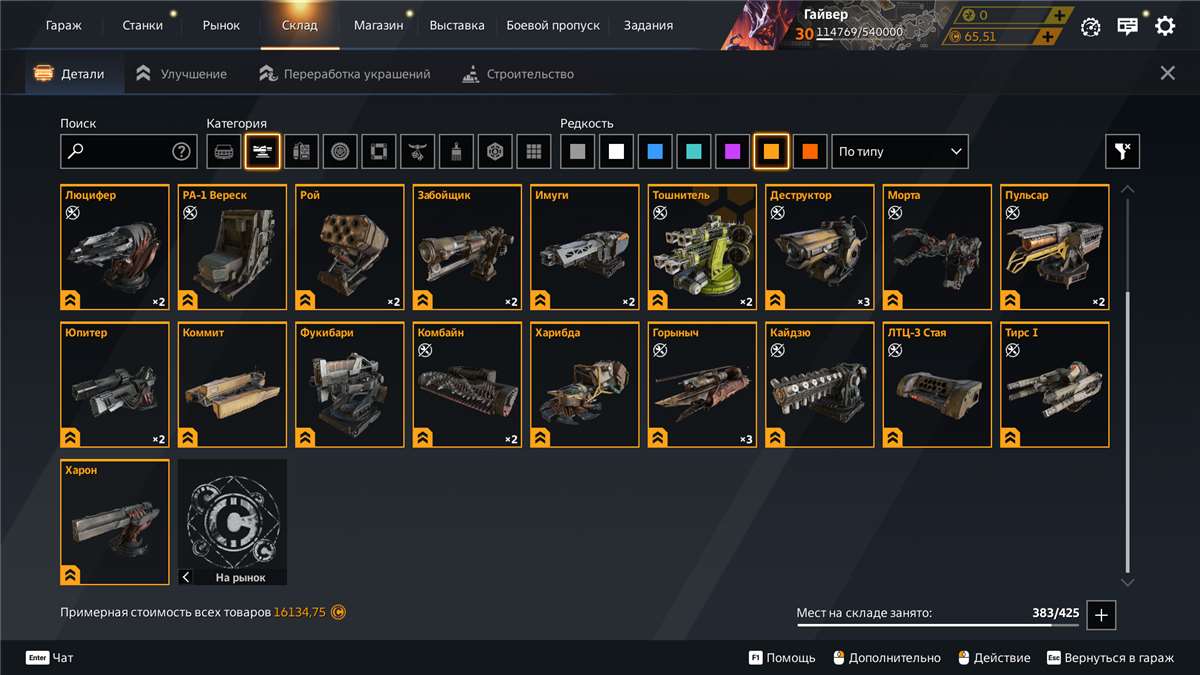Switch to the Улучшение tab
This screenshot has height=675, width=1200.
pyautogui.click(x=181, y=74)
